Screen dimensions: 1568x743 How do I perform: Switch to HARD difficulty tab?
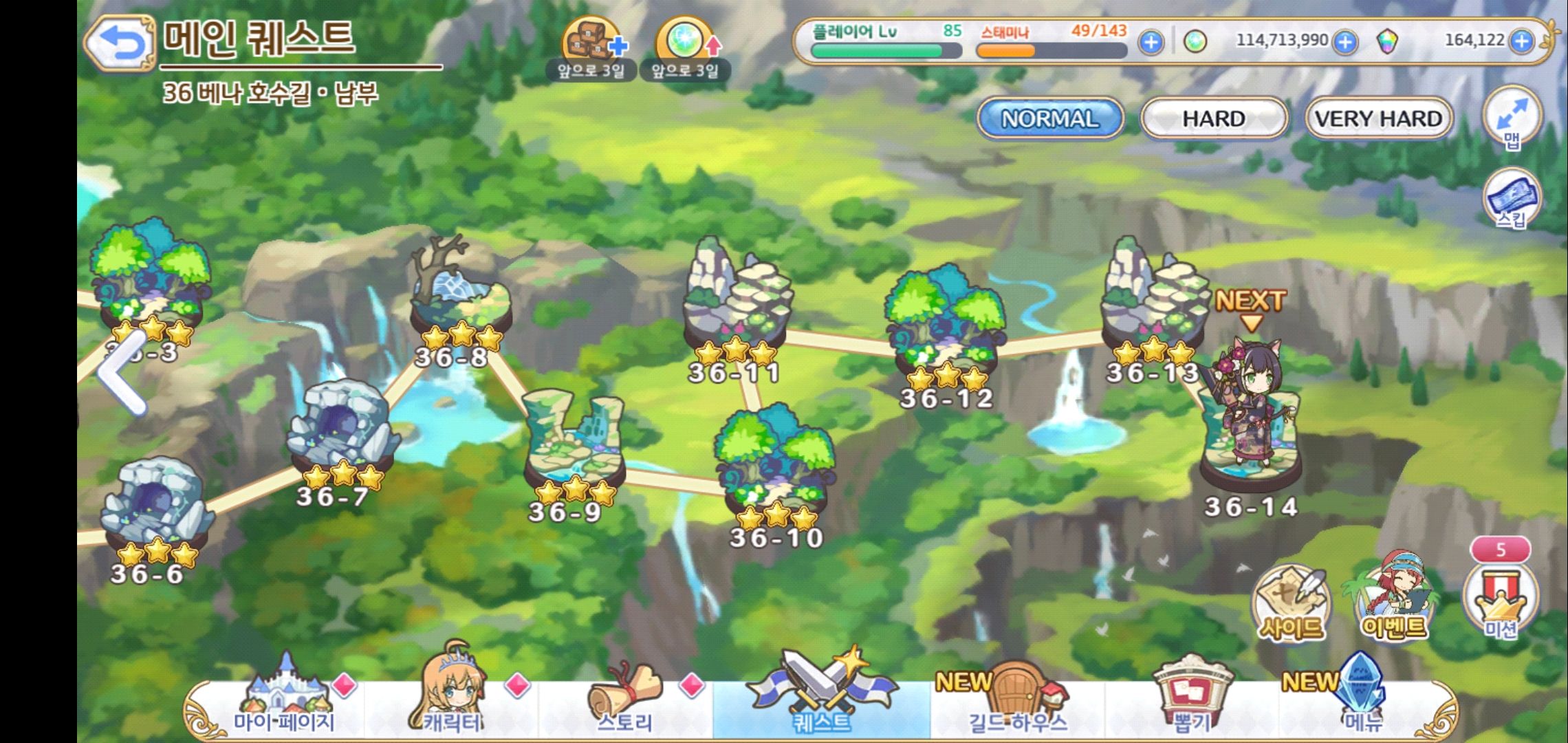(1213, 118)
